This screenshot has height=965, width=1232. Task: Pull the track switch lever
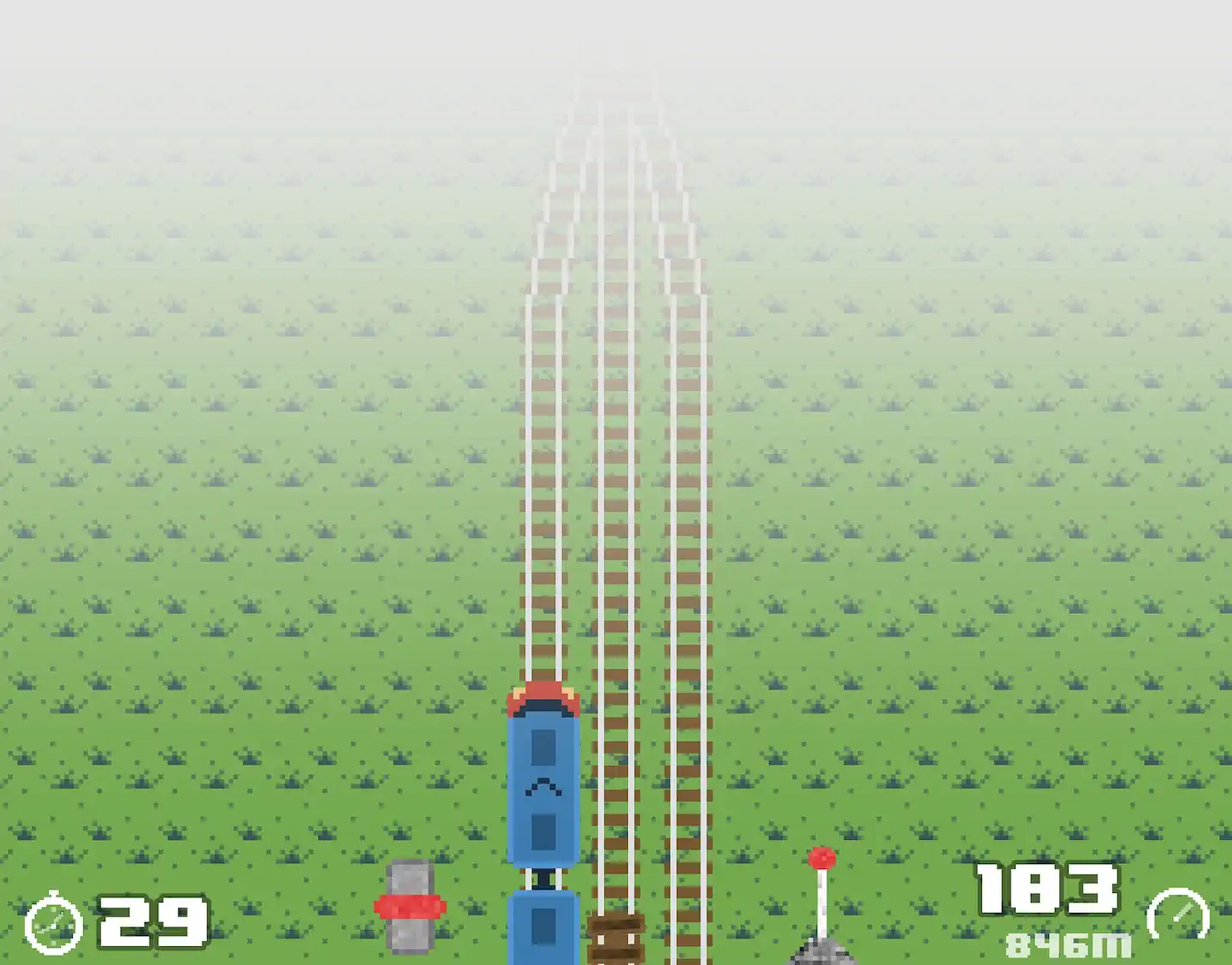point(823,898)
